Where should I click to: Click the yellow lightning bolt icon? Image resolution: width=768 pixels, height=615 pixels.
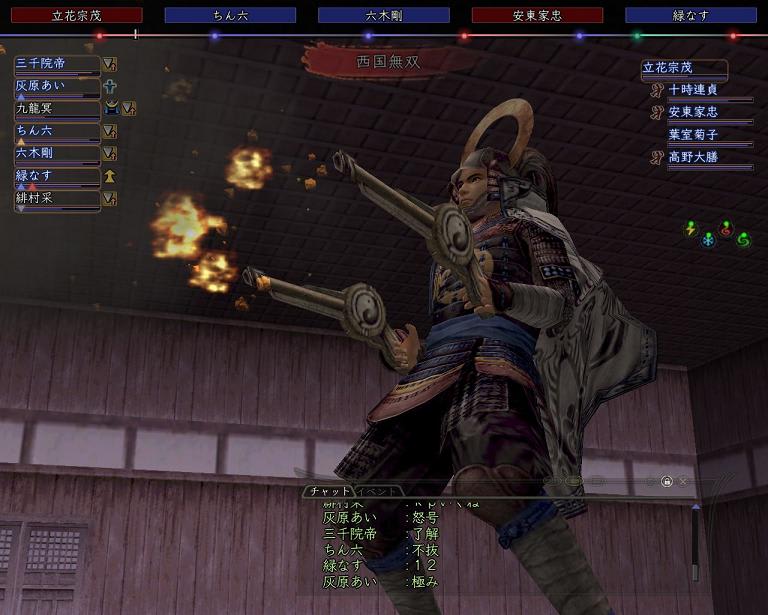tap(690, 229)
